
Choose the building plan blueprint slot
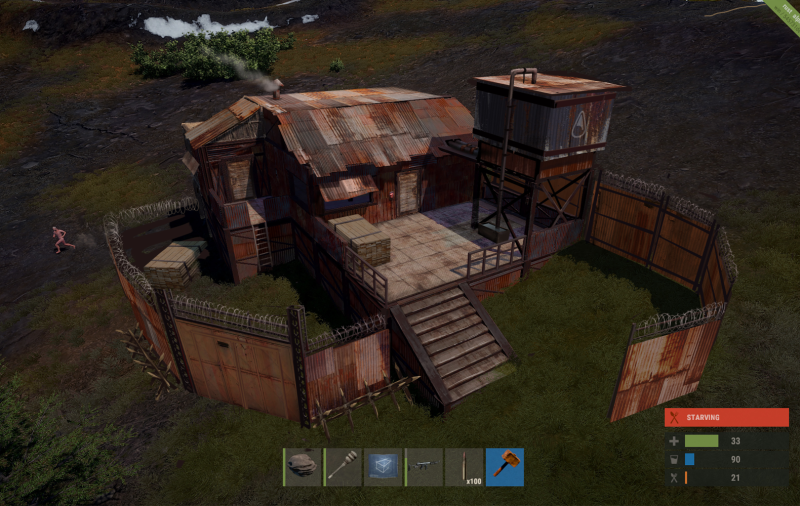(x=383, y=467)
